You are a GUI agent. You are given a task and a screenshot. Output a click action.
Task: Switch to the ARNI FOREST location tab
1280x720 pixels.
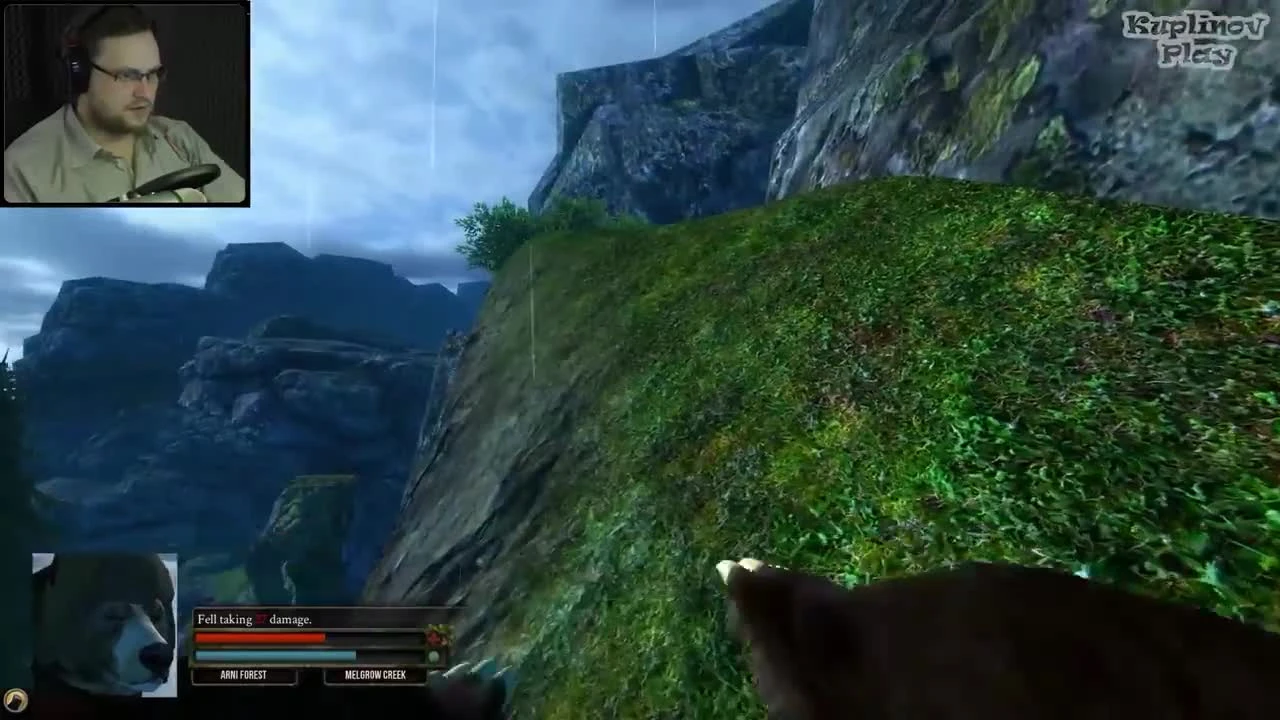243,675
